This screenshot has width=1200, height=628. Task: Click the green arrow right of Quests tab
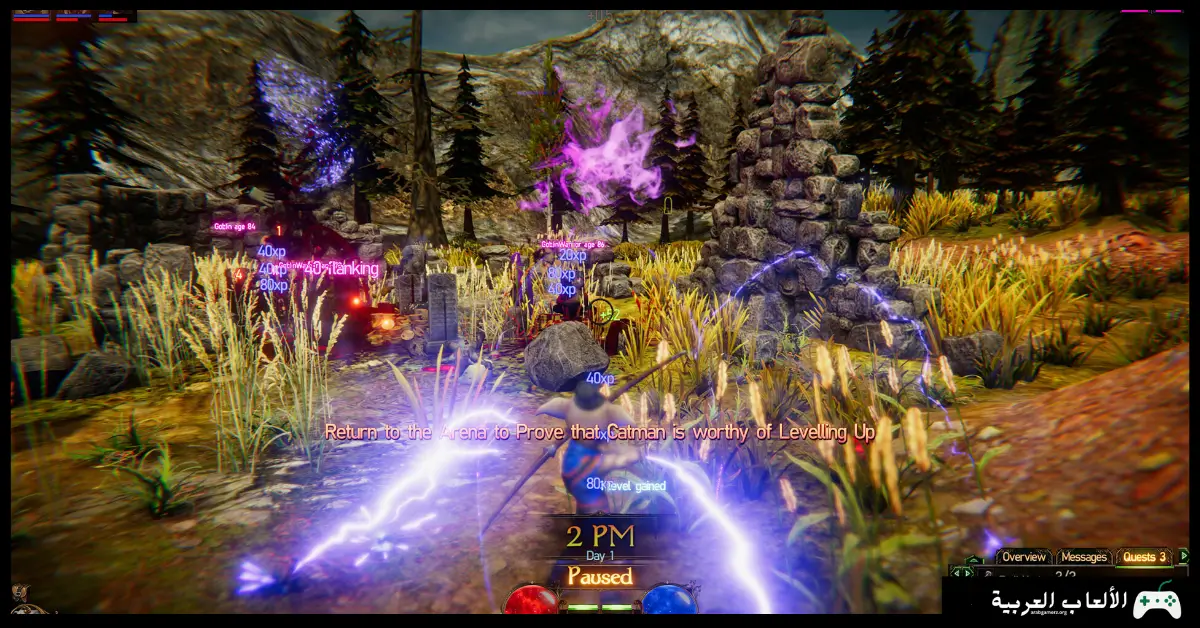[1184, 556]
